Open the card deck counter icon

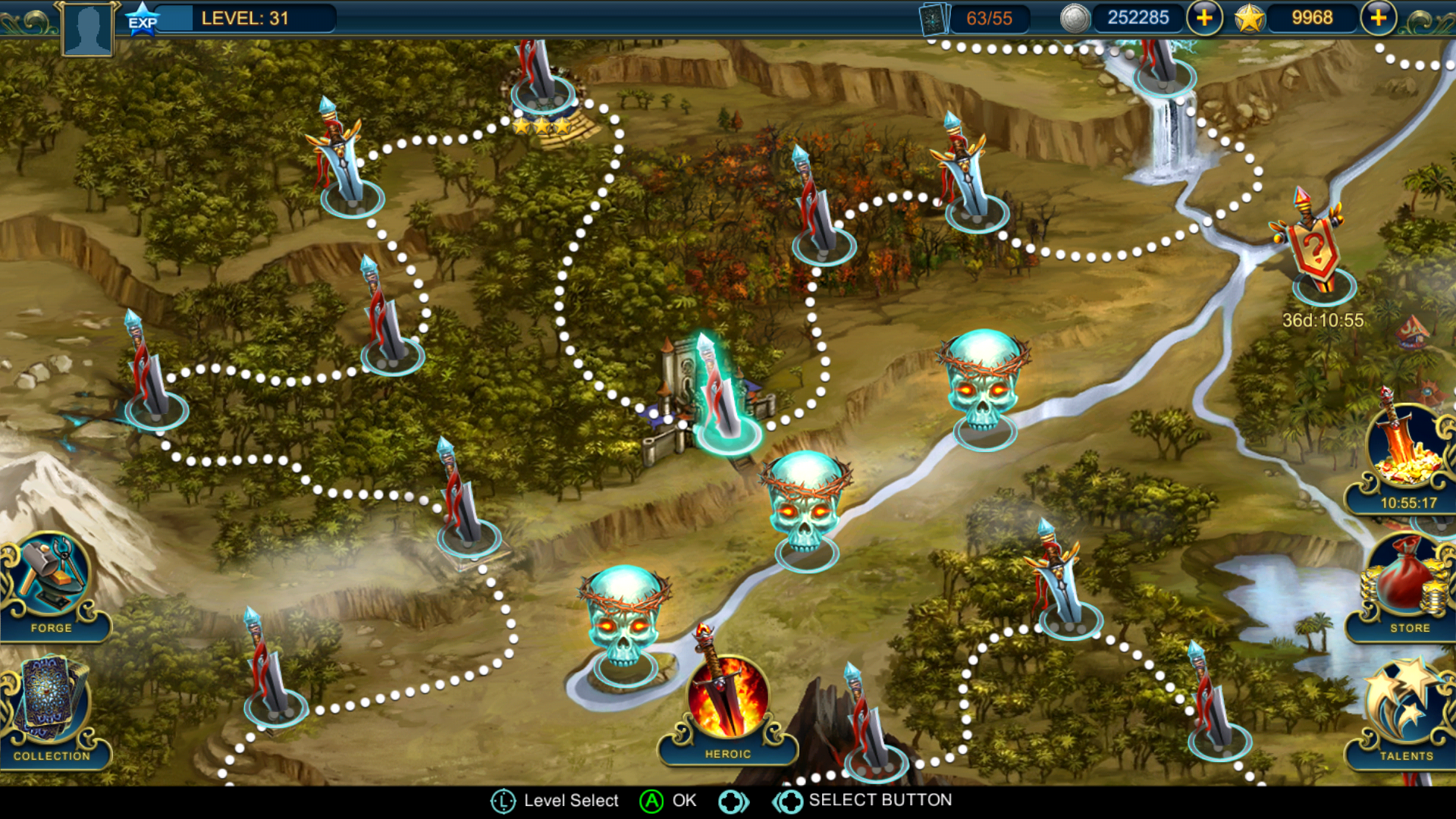tap(934, 18)
